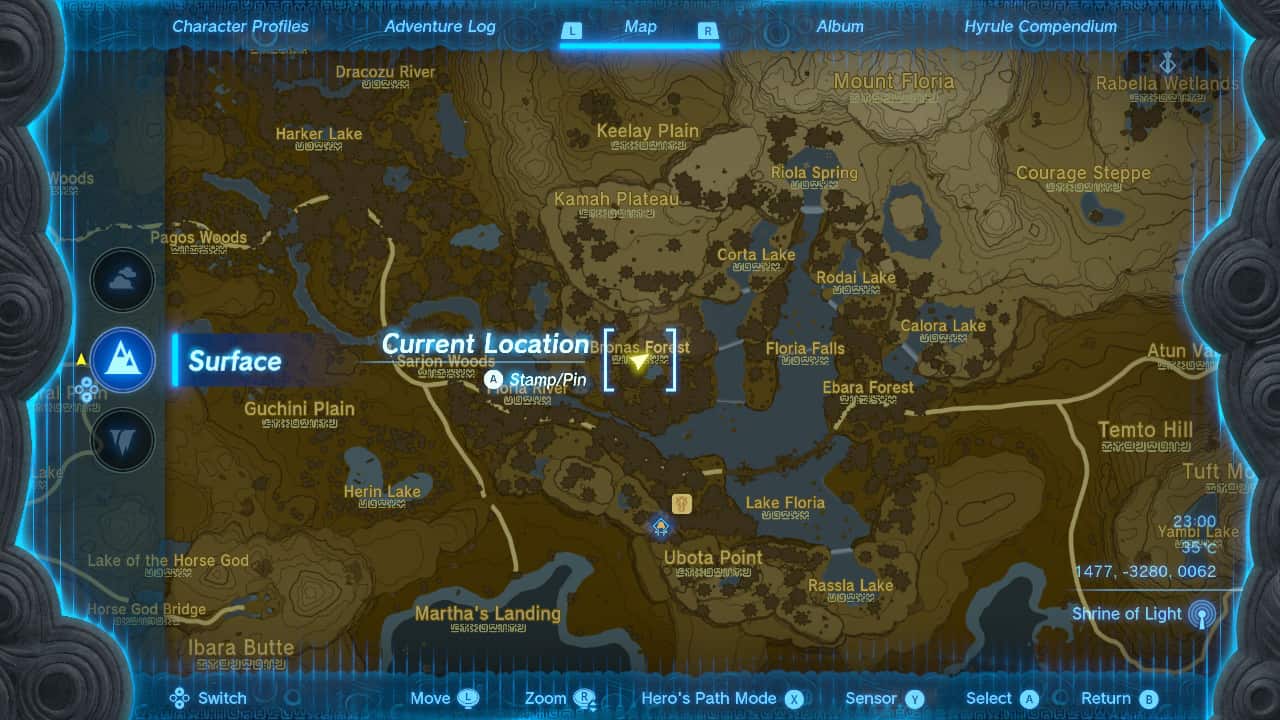This screenshot has width=1280, height=720.
Task: Open the Character Profiles tab
Action: point(240,27)
